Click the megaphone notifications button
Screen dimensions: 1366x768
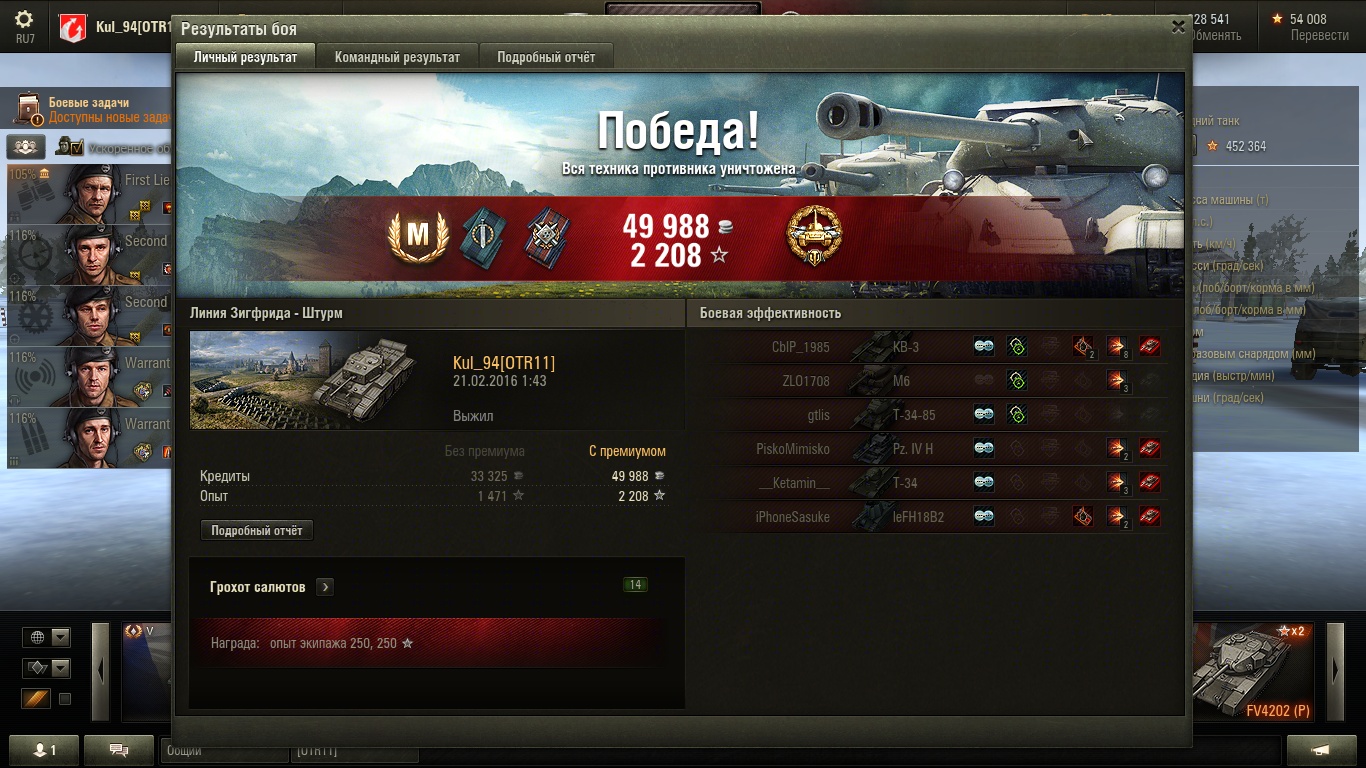pos(1320,750)
